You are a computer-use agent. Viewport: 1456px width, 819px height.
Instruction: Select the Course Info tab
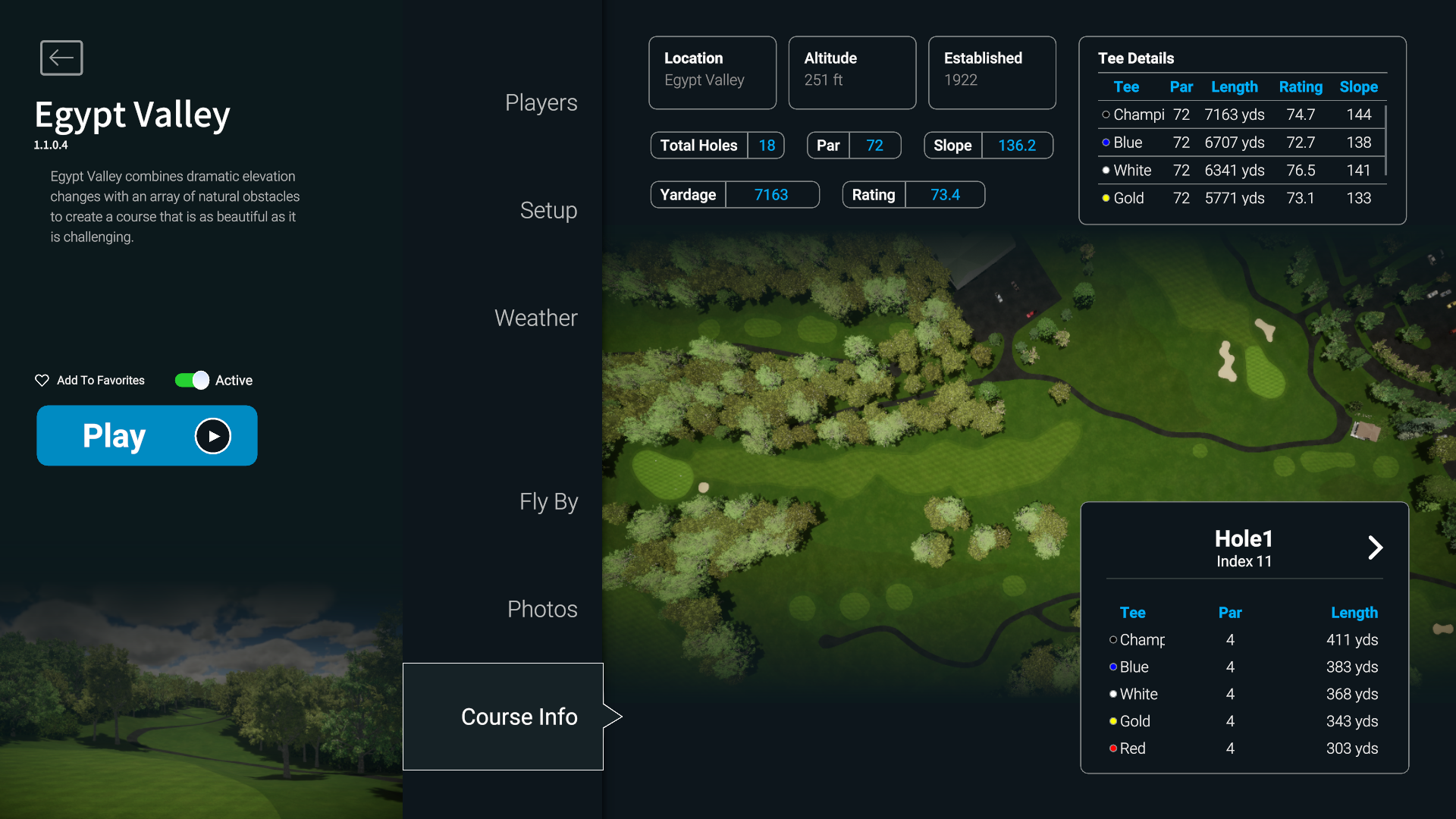(x=519, y=717)
